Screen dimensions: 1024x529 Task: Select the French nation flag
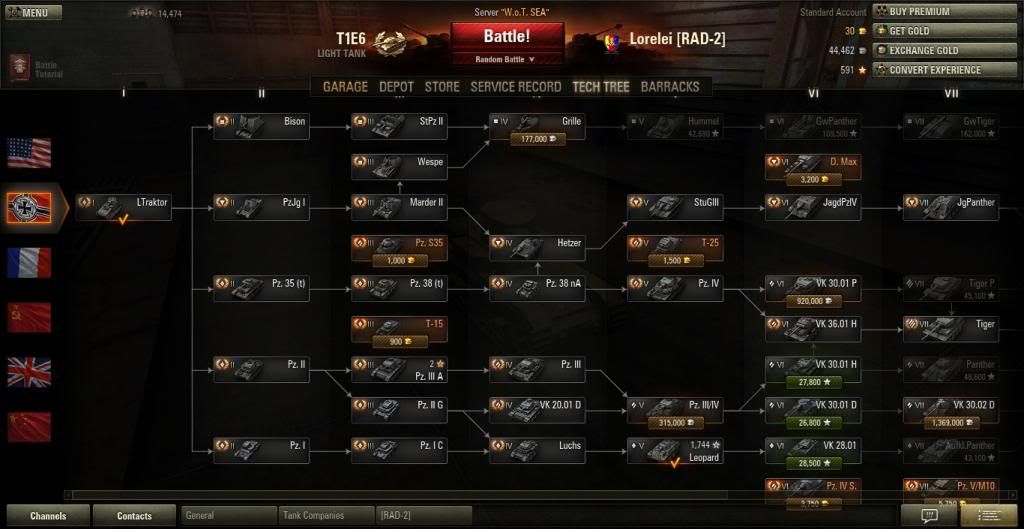click(29, 263)
